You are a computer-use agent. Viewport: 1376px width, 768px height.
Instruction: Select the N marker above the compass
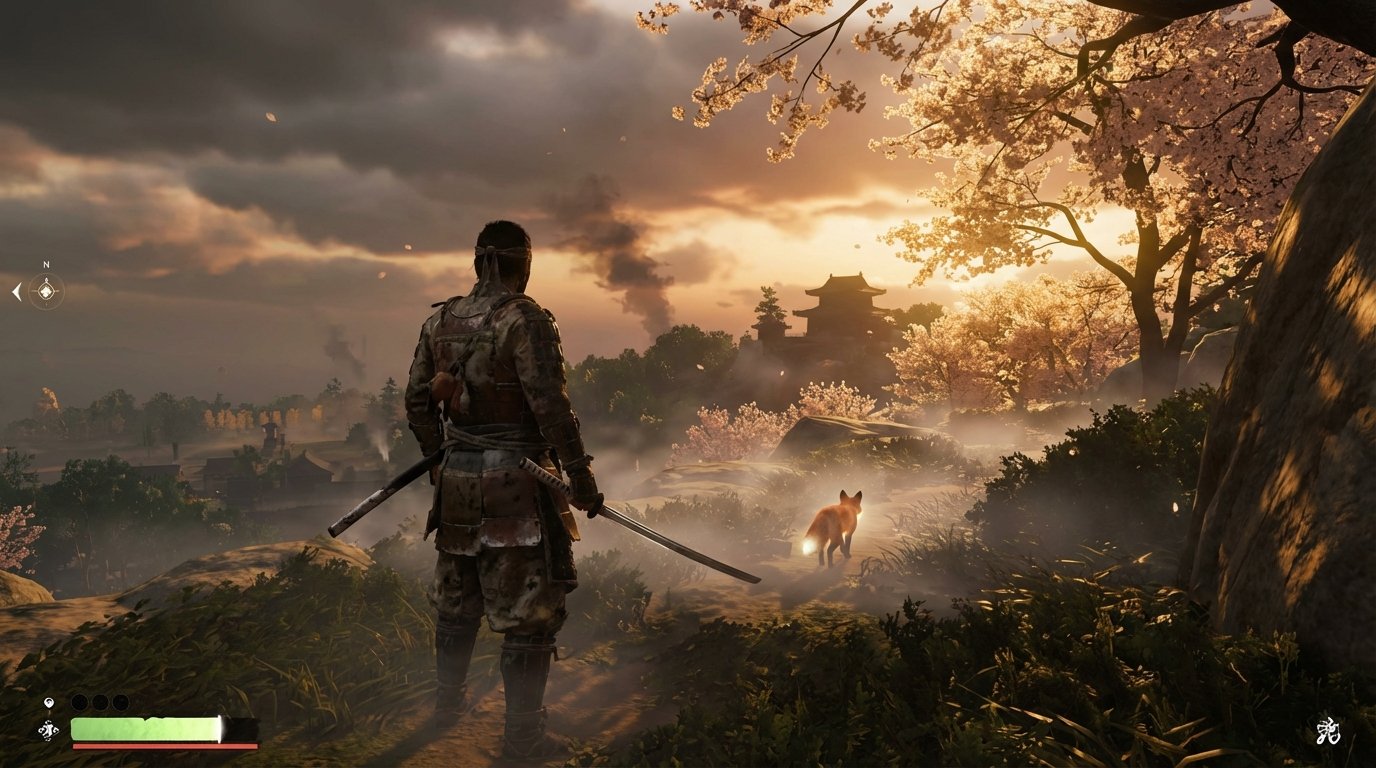click(46, 263)
